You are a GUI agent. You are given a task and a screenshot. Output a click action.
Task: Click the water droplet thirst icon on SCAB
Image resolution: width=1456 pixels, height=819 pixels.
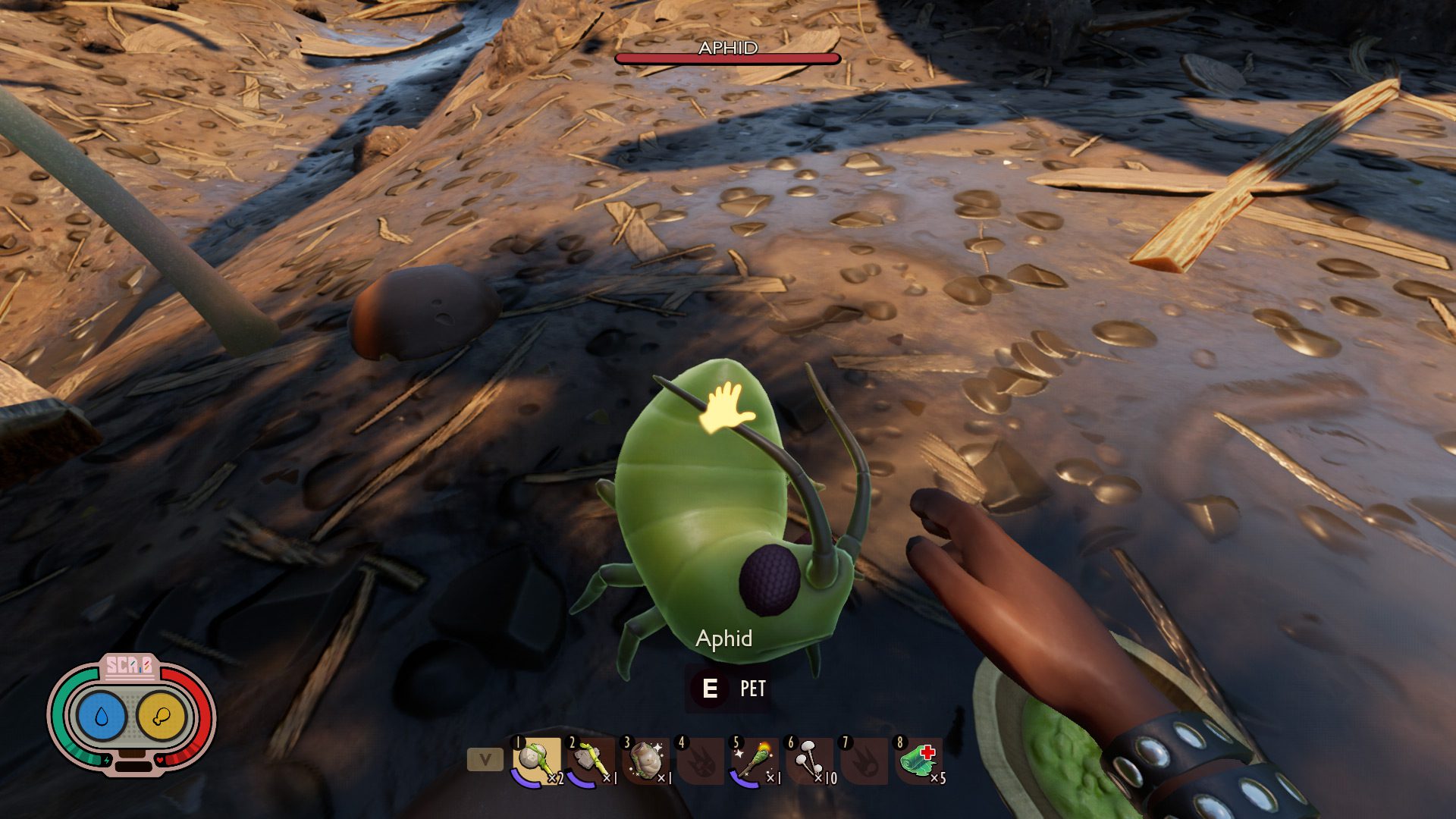click(101, 716)
